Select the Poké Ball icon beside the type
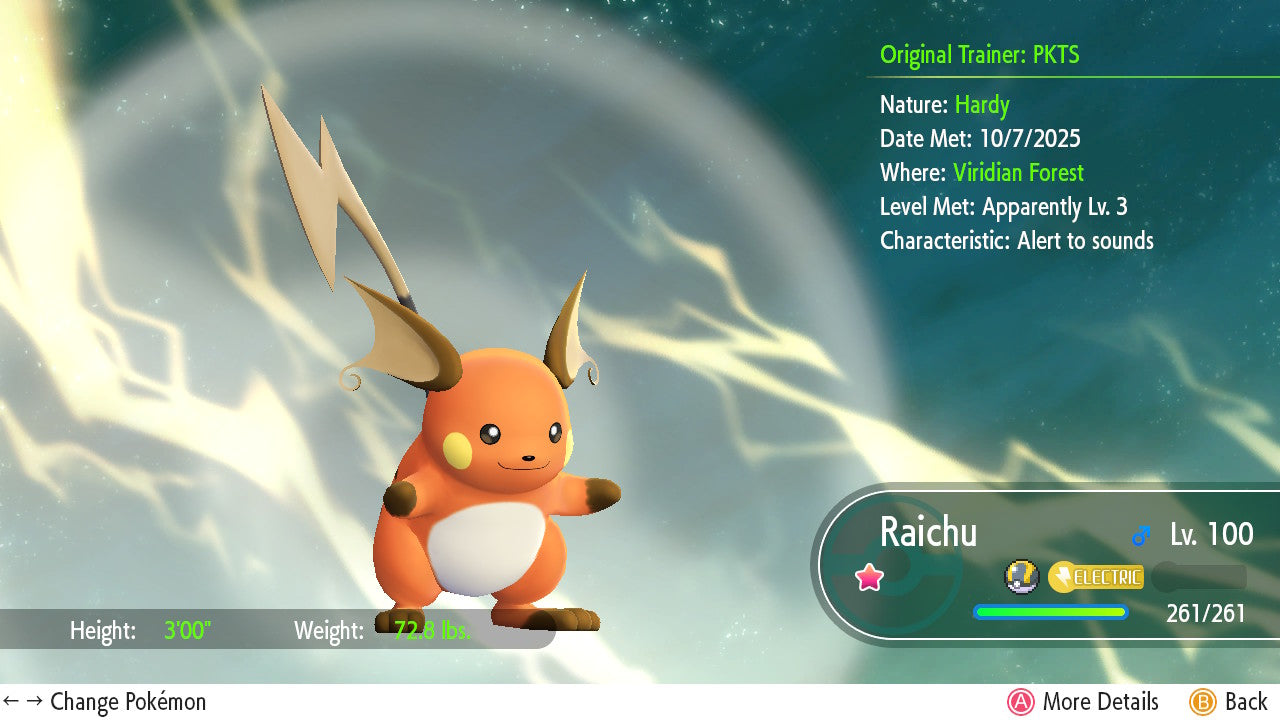Viewport: 1280px width, 720px height. pos(1021,577)
